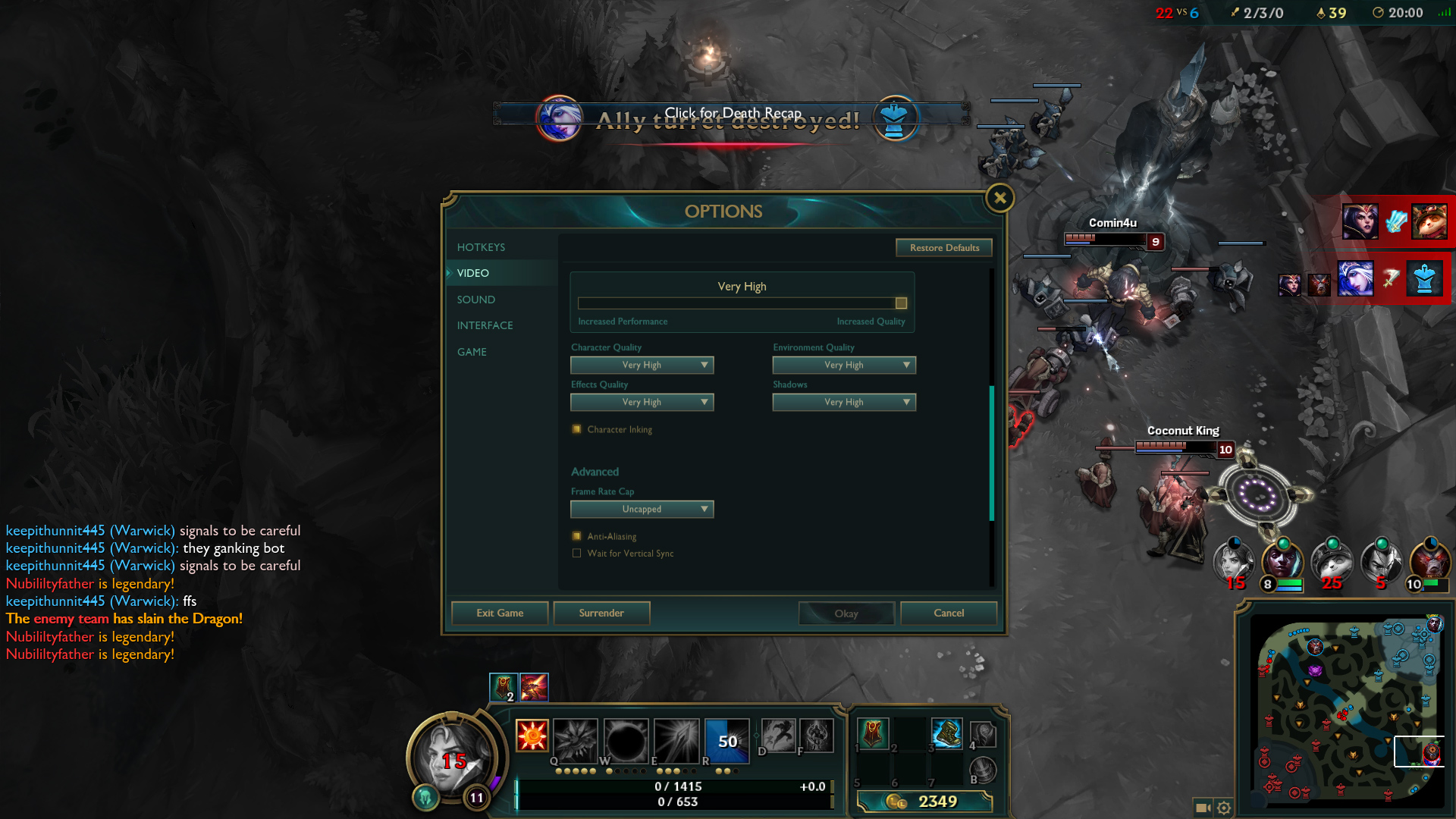Click the graphics quality slider handle
The width and height of the screenshot is (1456, 819).
[901, 303]
